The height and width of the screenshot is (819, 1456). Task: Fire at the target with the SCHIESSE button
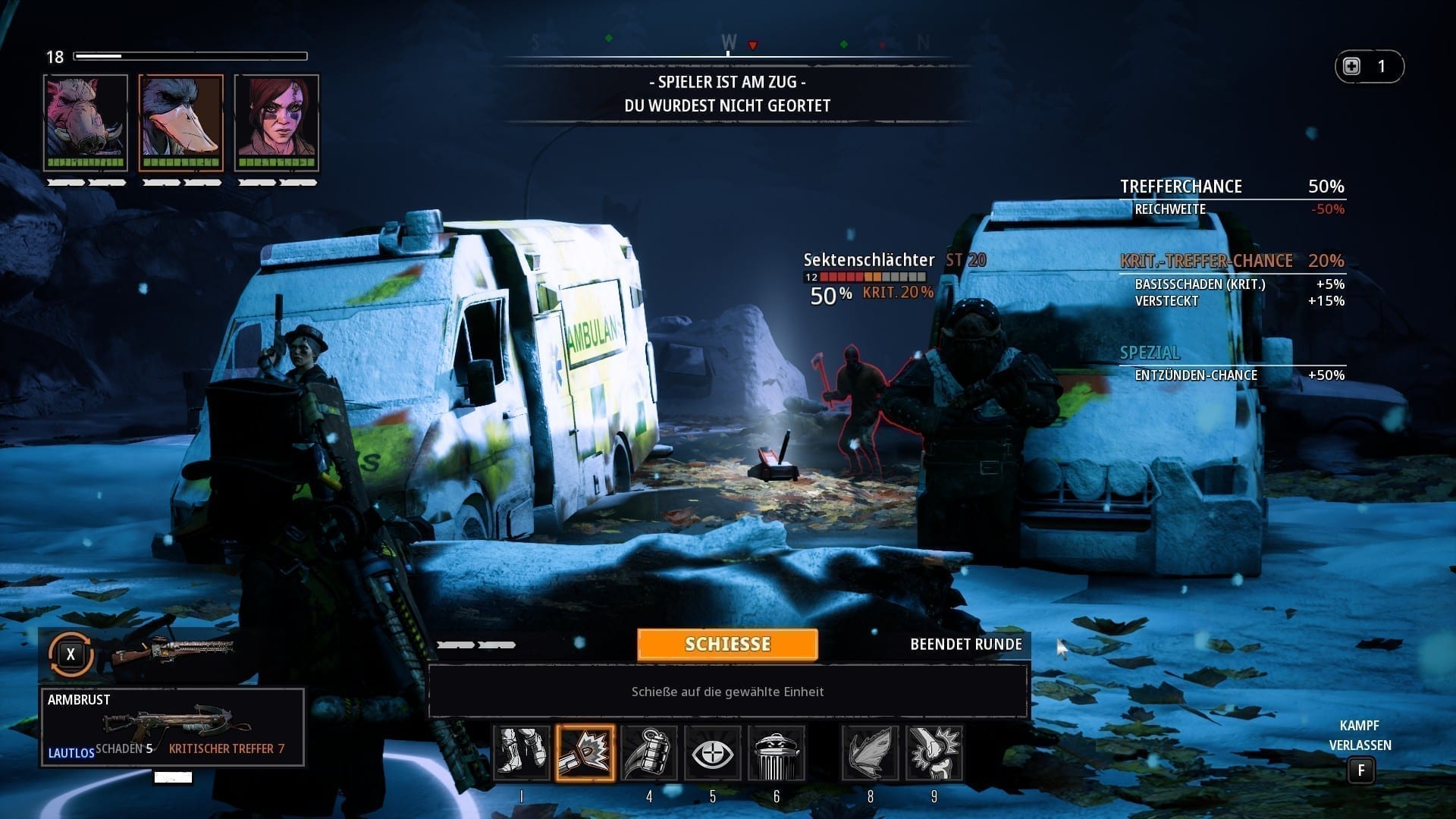pos(727,645)
